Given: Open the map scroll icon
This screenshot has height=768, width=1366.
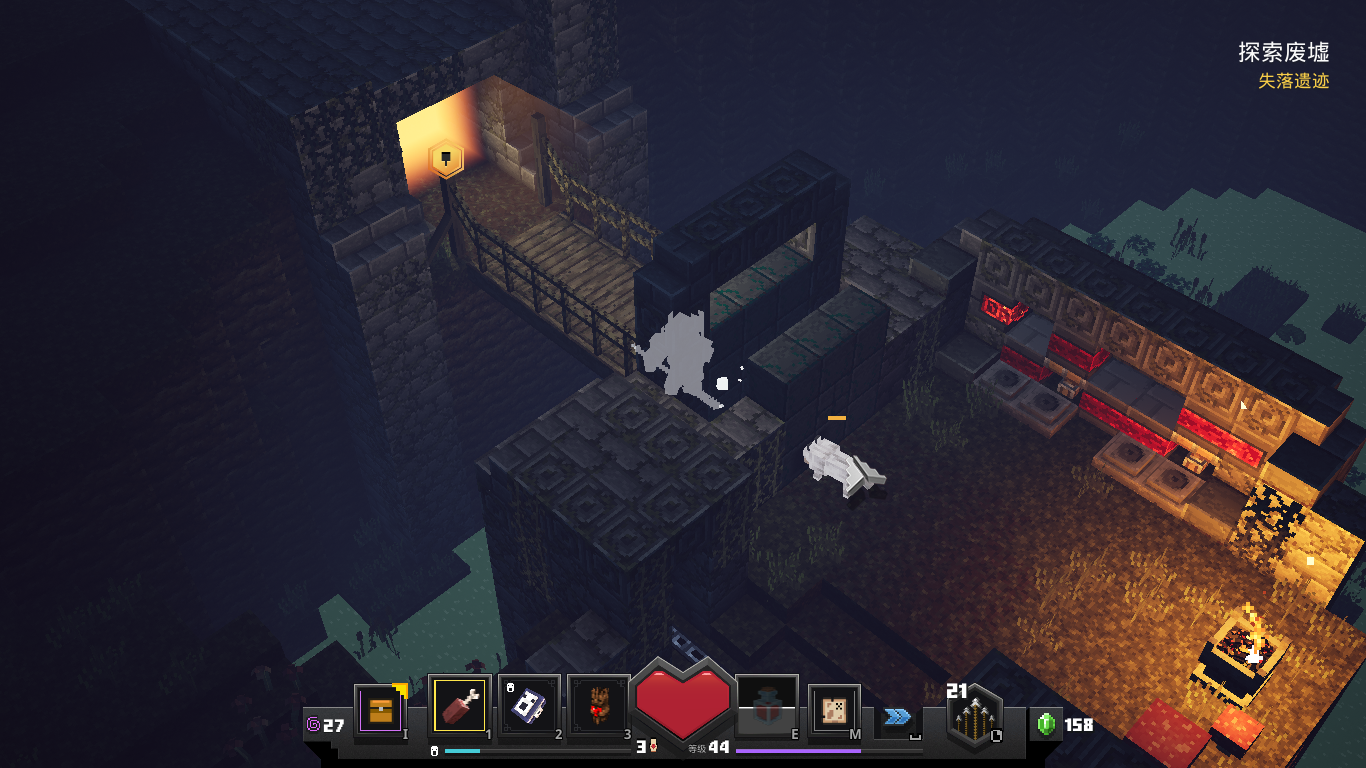Looking at the screenshot, I should coord(834,710).
